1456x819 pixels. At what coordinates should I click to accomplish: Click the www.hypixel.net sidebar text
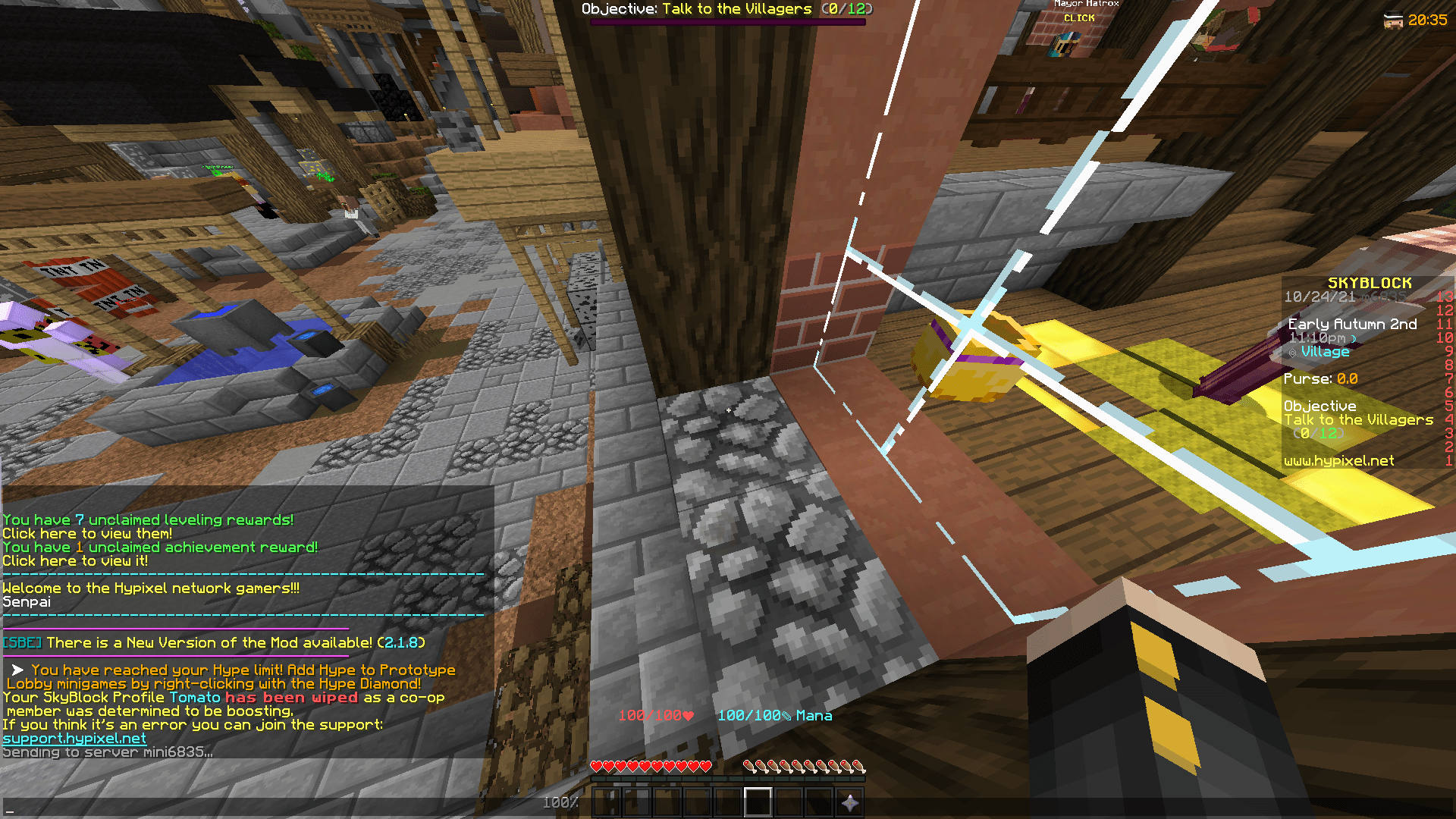coord(1338,460)
